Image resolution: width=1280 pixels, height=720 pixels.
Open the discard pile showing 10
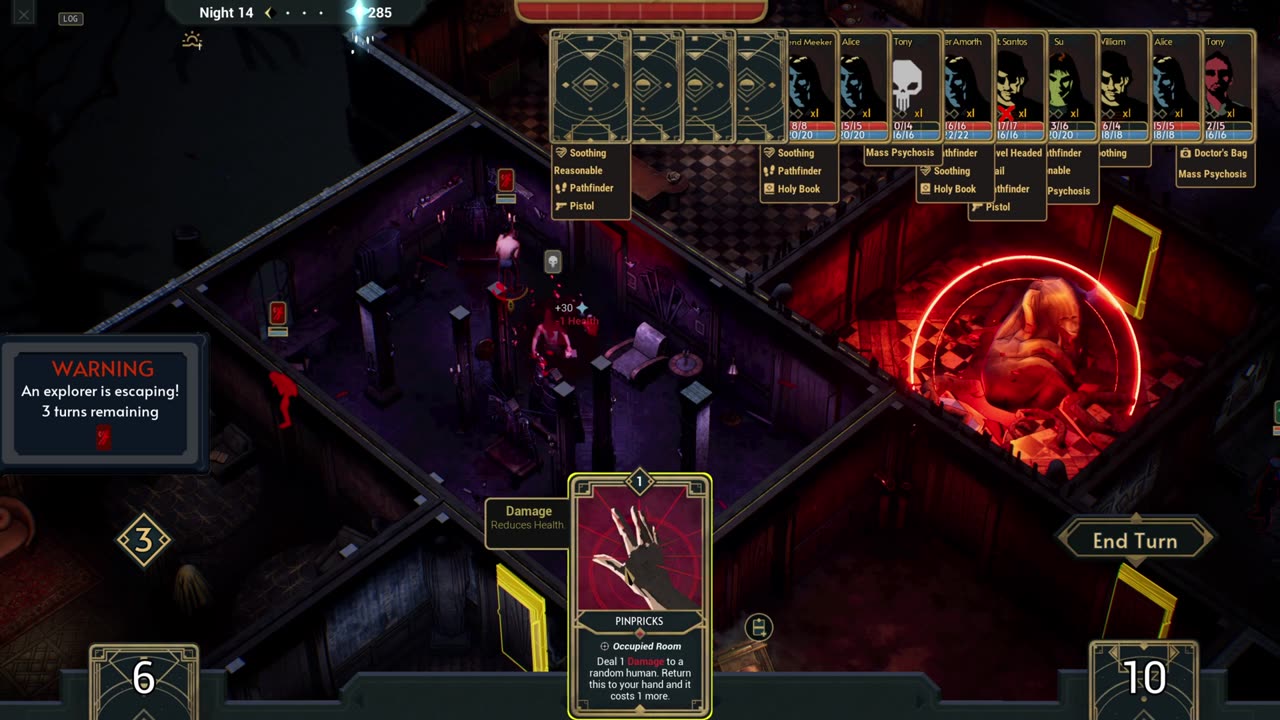[x=1143, y=679]
